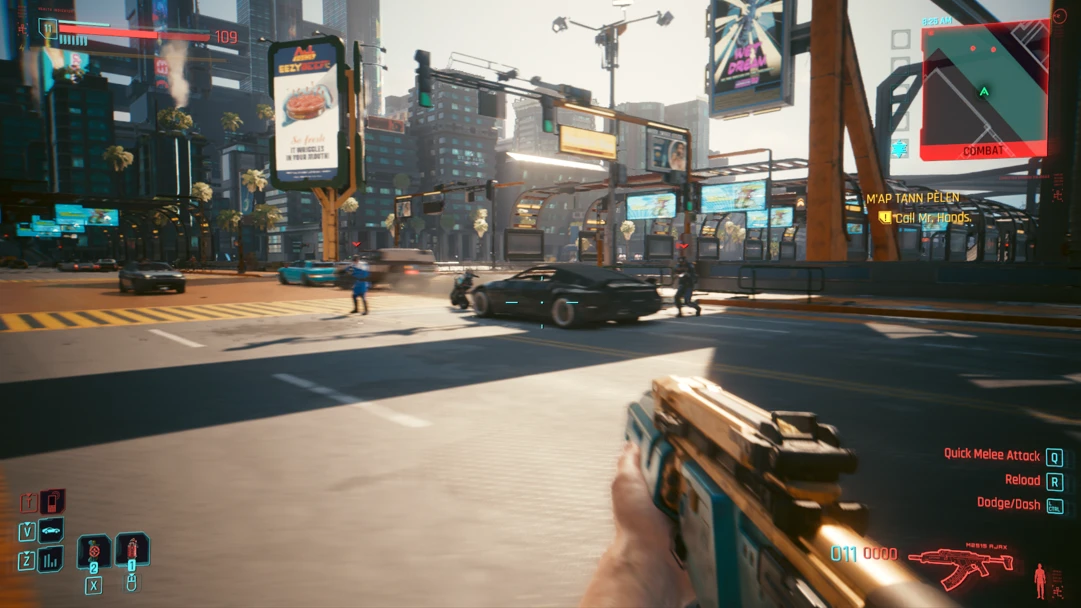Select the call vehicle car icon
This screenshot has height=608, width=1081.
tap(50, 530)
